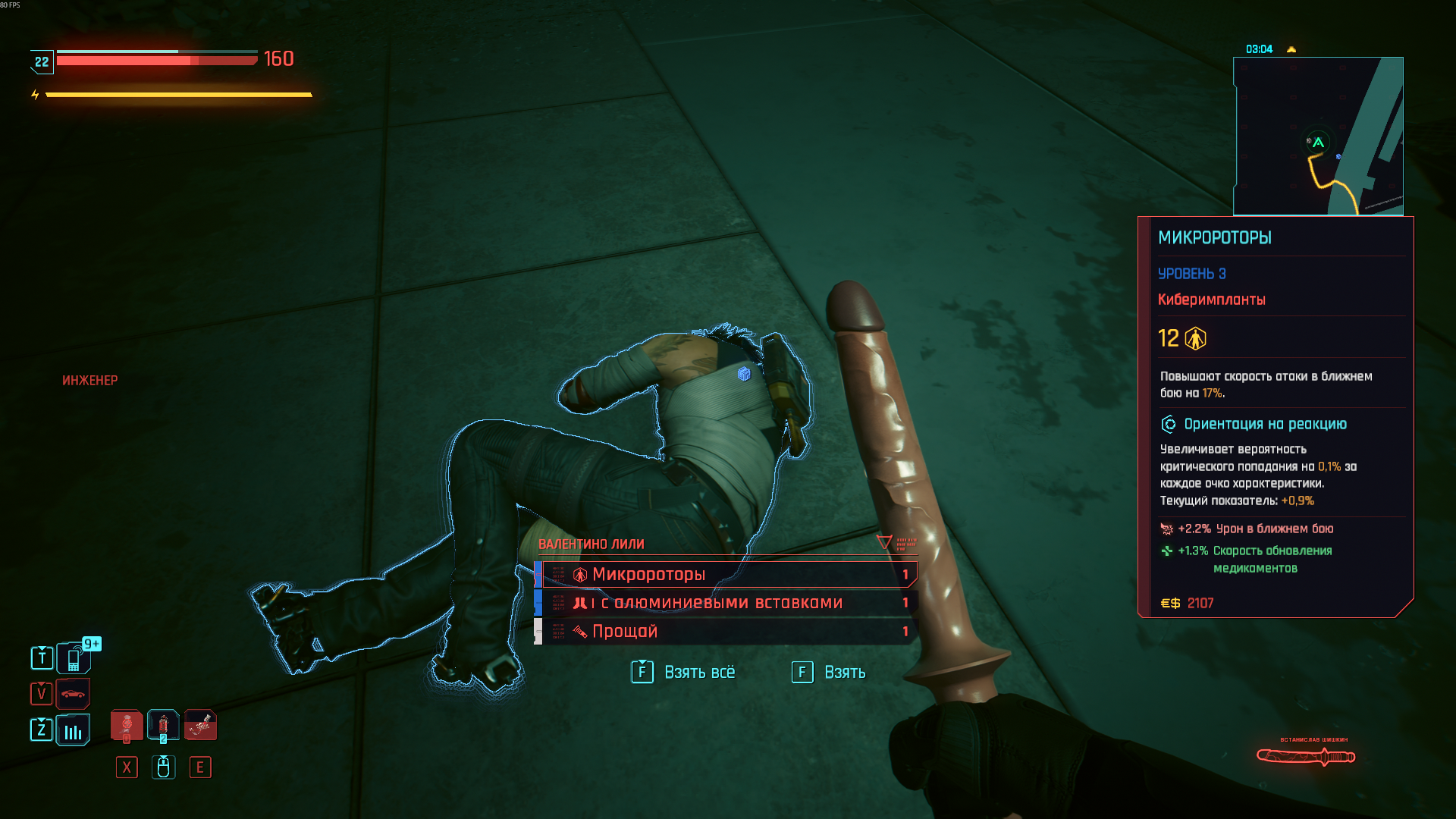The image size is (1456, 819).
Task: Activate the leftmost red gadget slot
Action: coord(127,726)
